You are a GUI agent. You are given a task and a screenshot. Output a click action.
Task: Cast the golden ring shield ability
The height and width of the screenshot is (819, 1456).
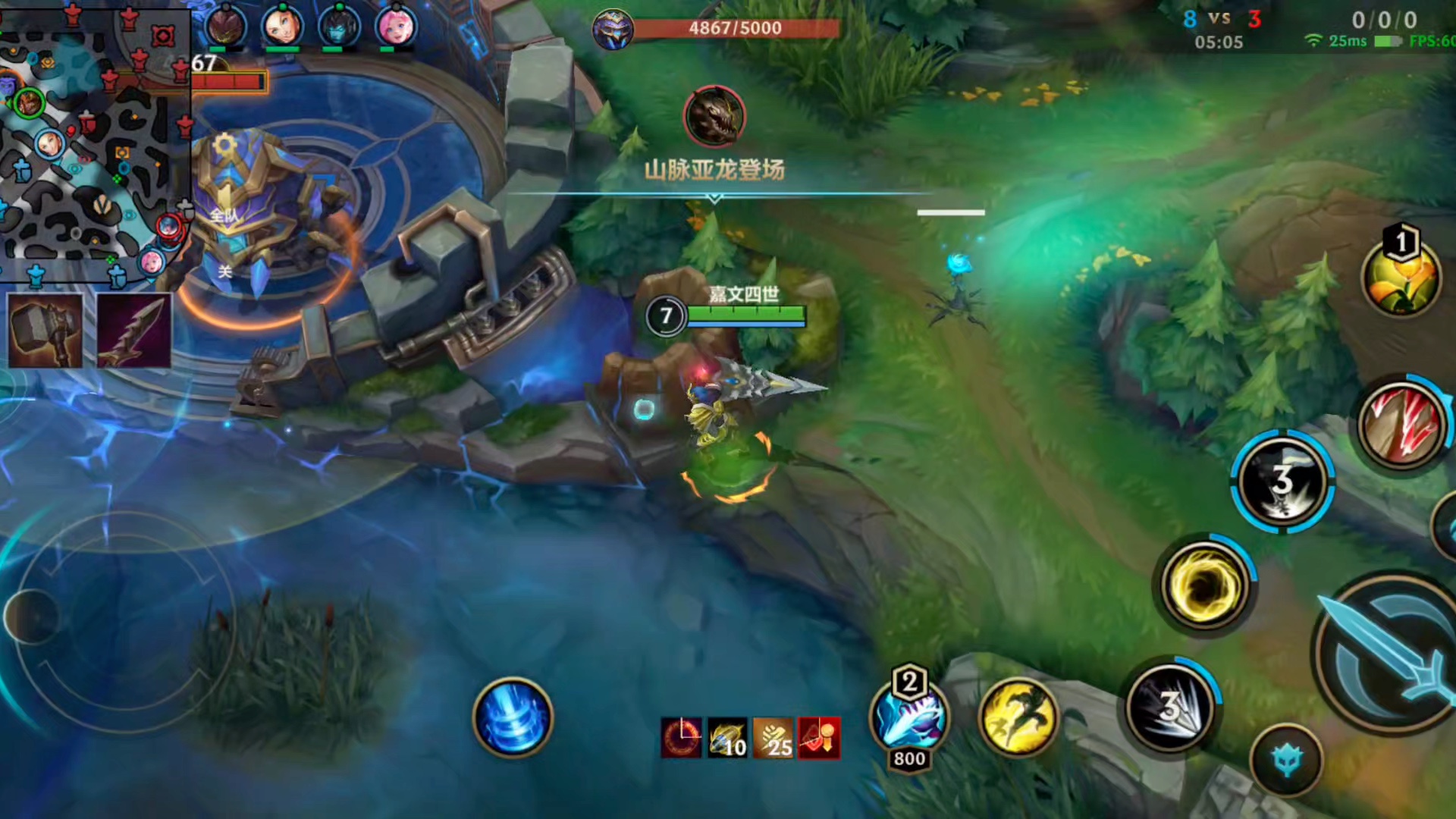point(1204,585)
